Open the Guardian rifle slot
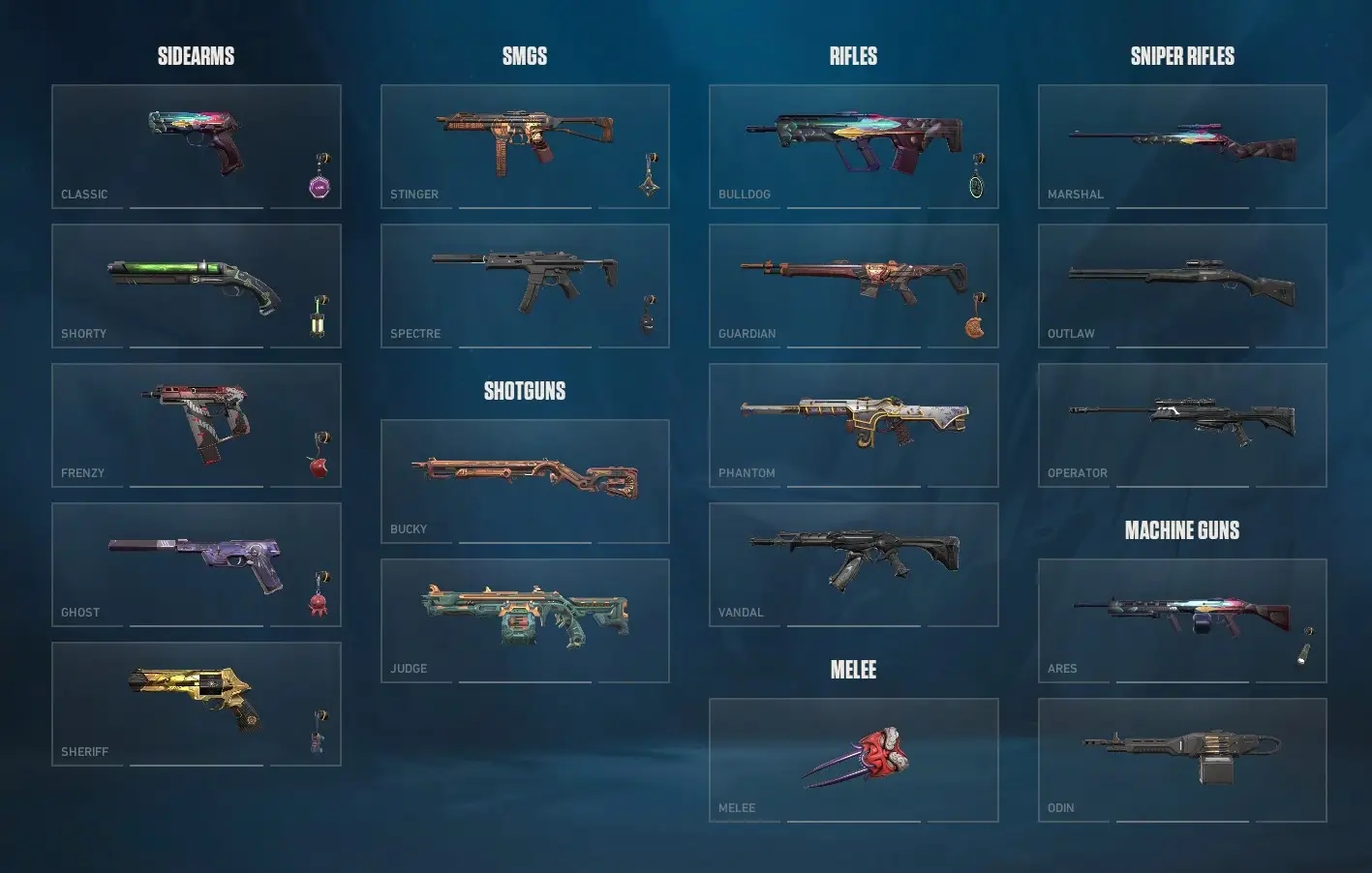The width and height of the screenshot is (1372, 873). [853, 285]
